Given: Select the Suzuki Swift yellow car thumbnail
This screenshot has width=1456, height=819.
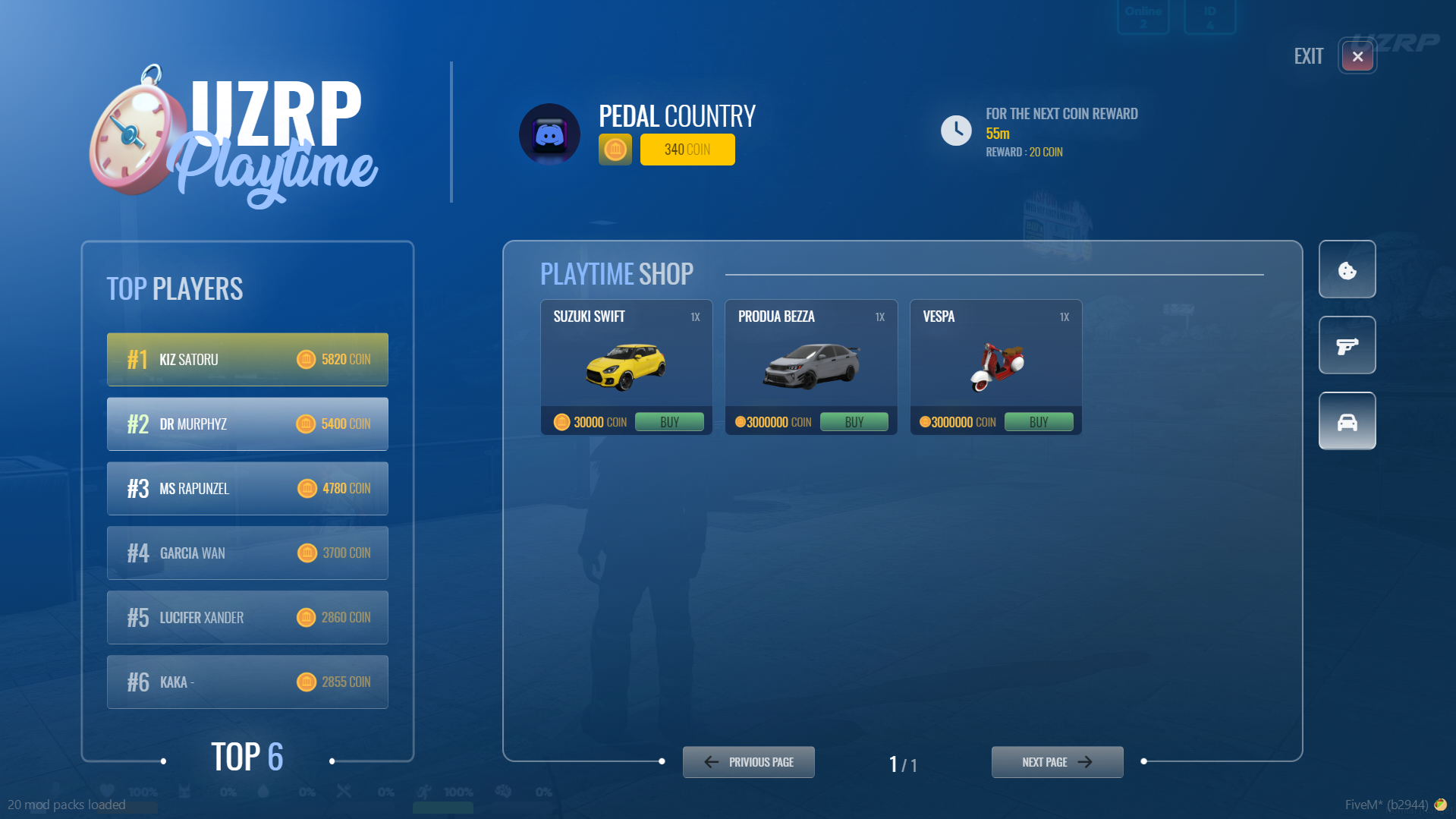Looking at the screenshot, I should 626,367.
